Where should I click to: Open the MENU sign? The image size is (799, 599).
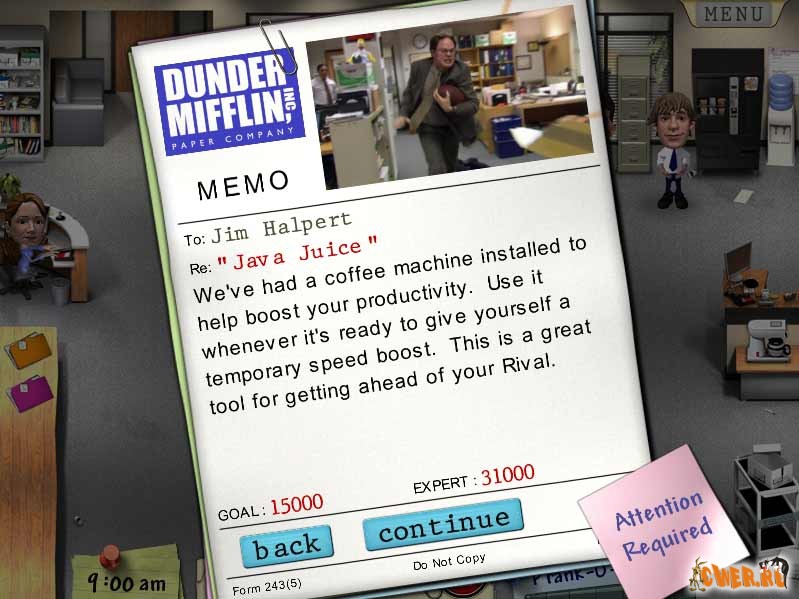coord(735,14)
